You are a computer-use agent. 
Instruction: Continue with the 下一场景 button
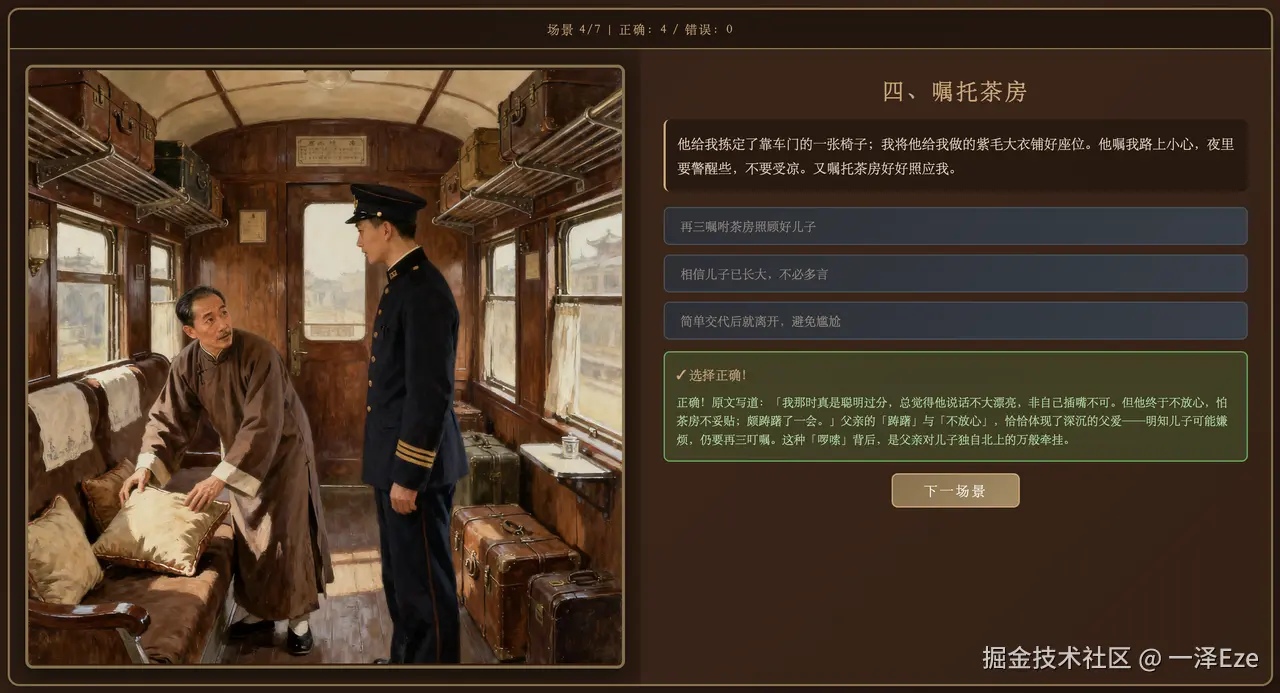(955, 491)
